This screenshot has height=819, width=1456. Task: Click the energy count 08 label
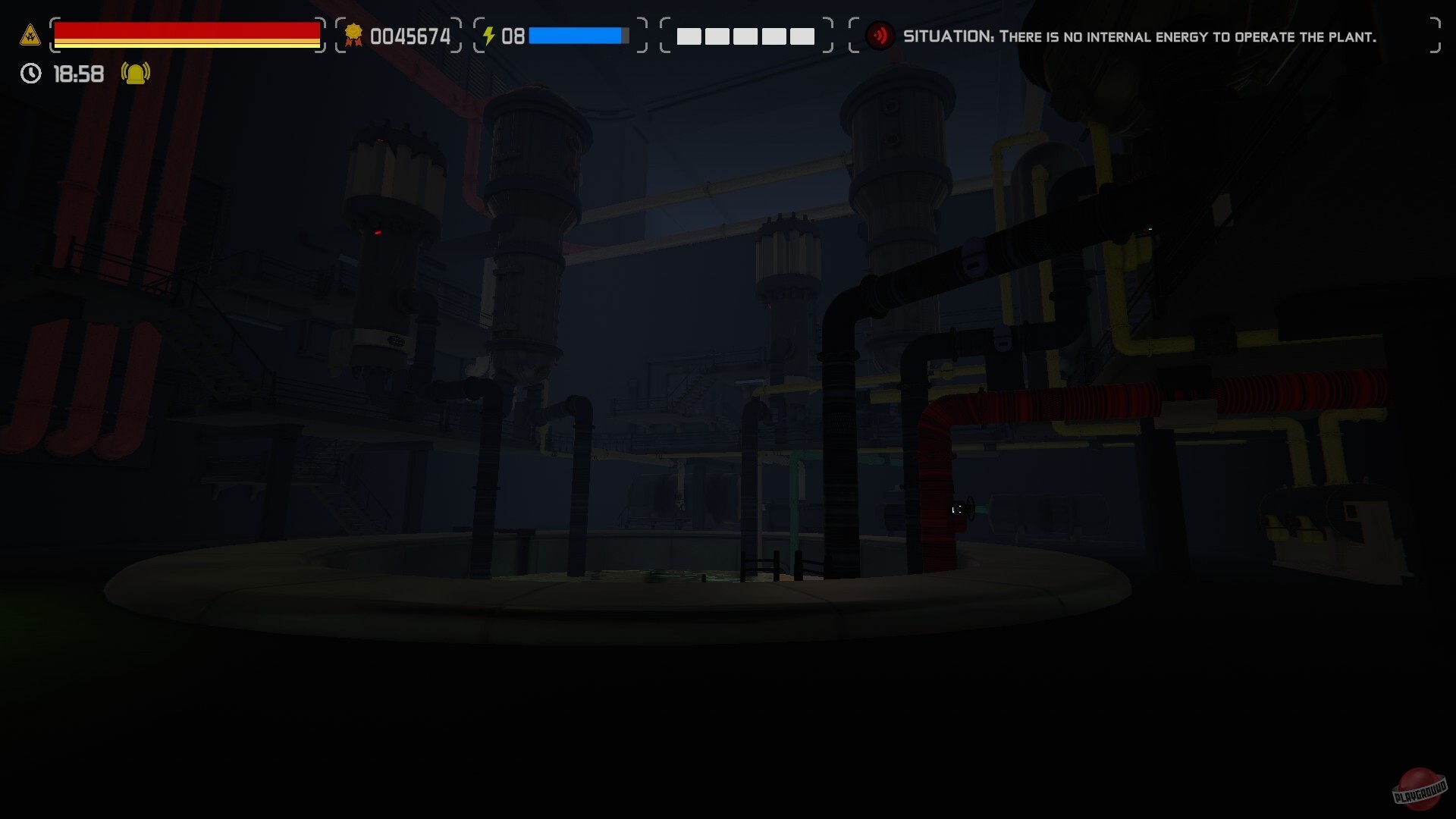514,35
